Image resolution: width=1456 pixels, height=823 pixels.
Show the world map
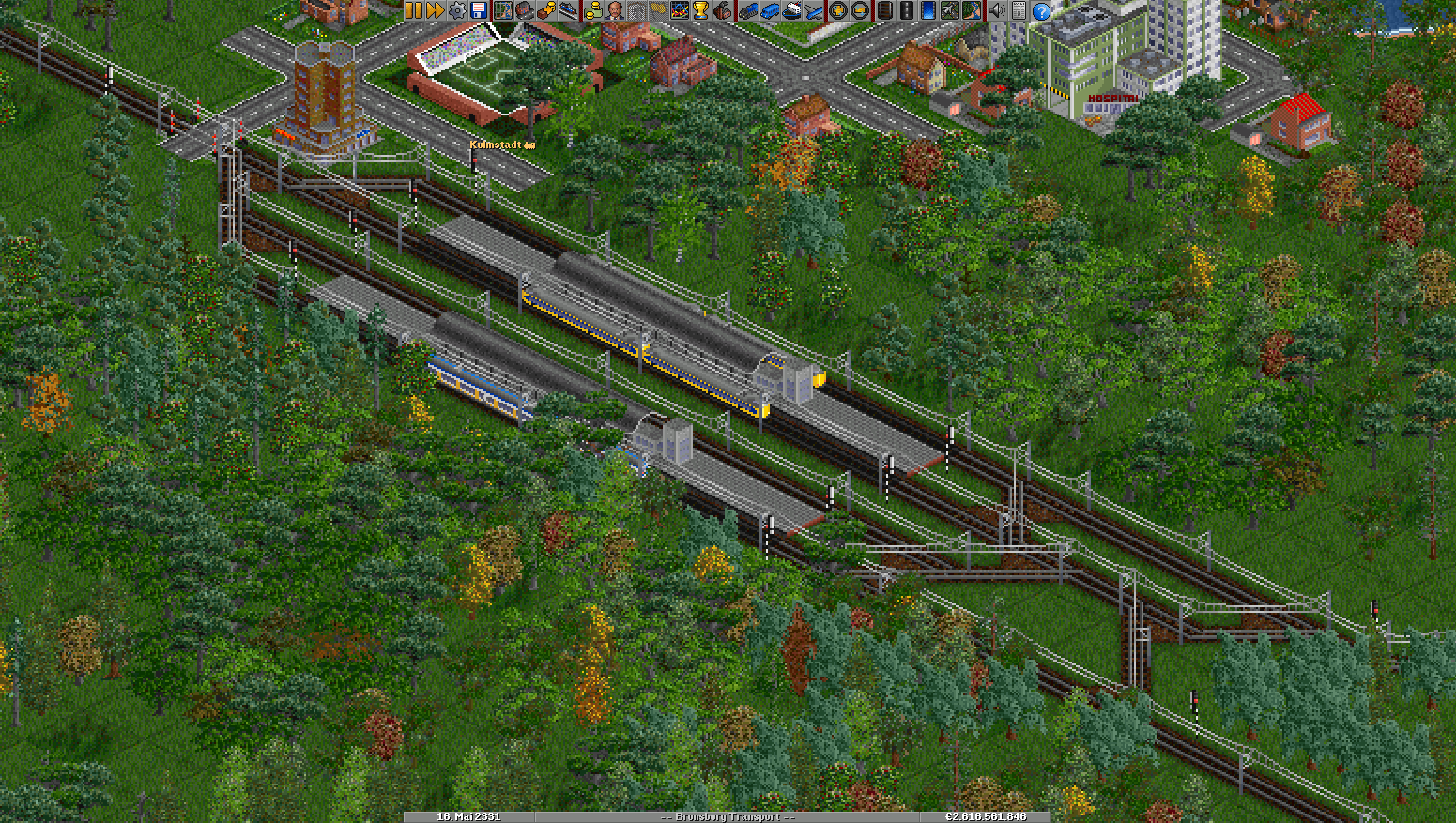pos(502,10)
